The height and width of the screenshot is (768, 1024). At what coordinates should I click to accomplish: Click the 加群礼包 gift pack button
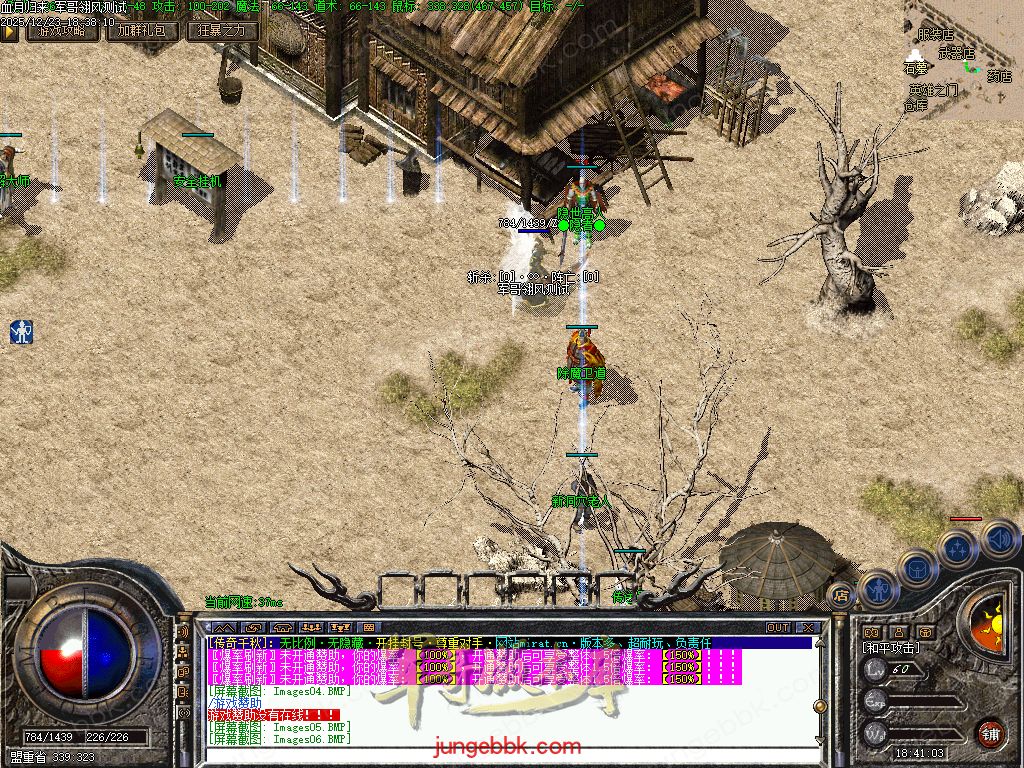point(145,31)
